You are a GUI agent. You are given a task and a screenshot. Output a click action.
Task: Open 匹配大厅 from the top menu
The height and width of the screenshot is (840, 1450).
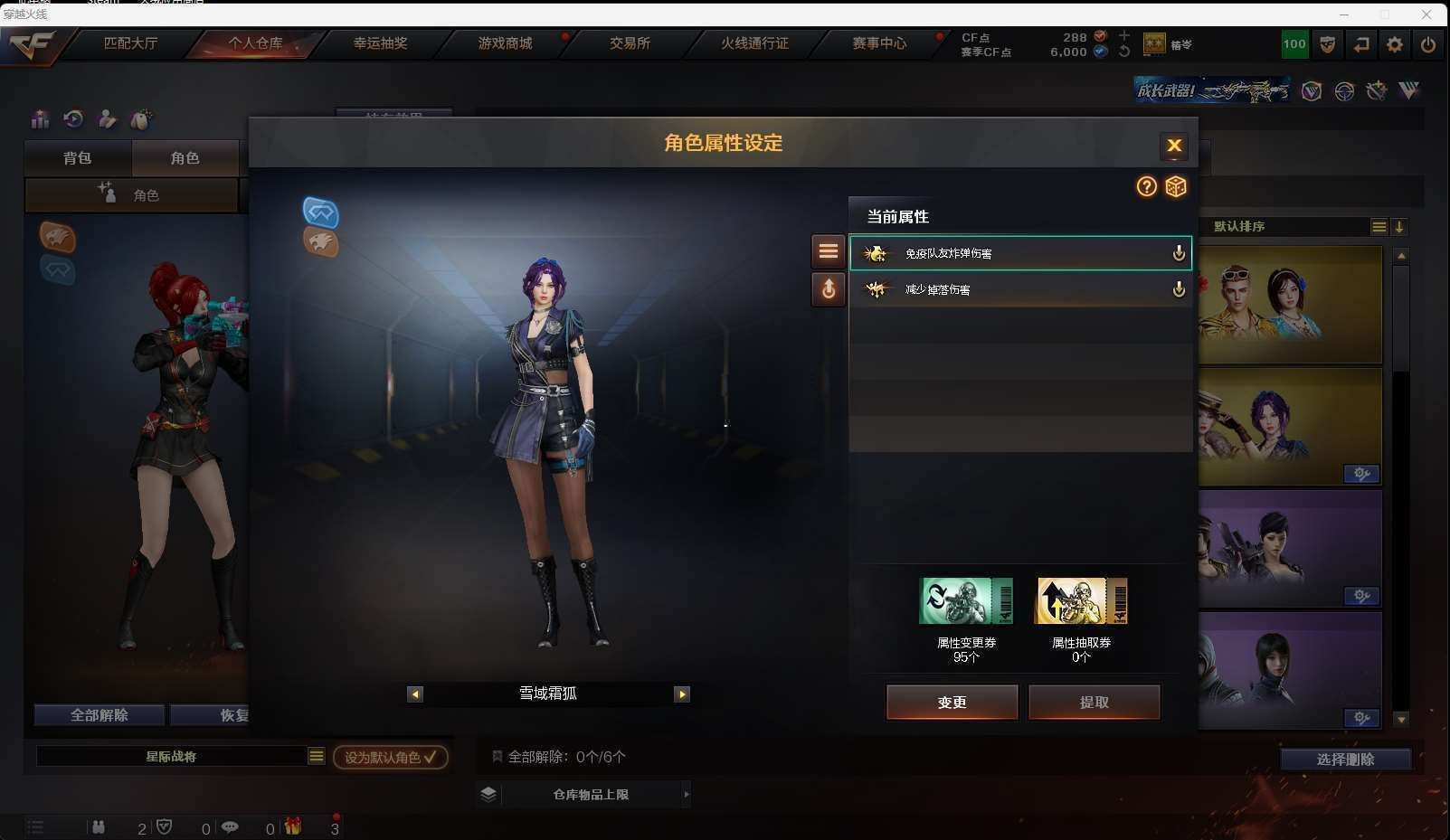(130, 43)
